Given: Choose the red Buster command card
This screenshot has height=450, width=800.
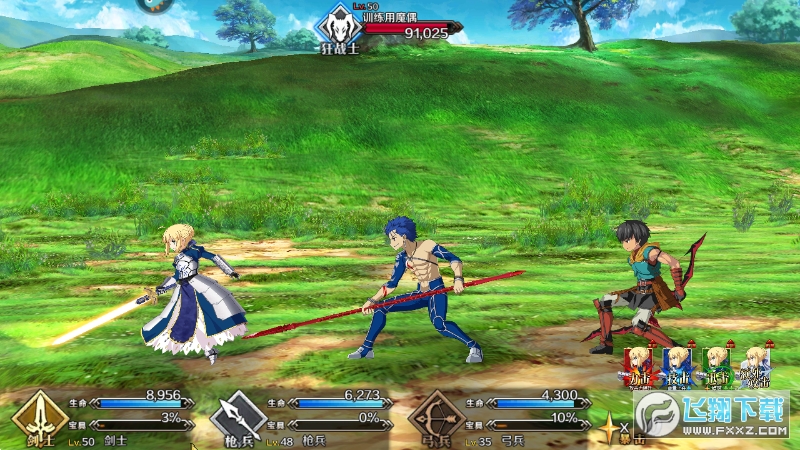Looking at the screenshot, I should coord(638,364).
